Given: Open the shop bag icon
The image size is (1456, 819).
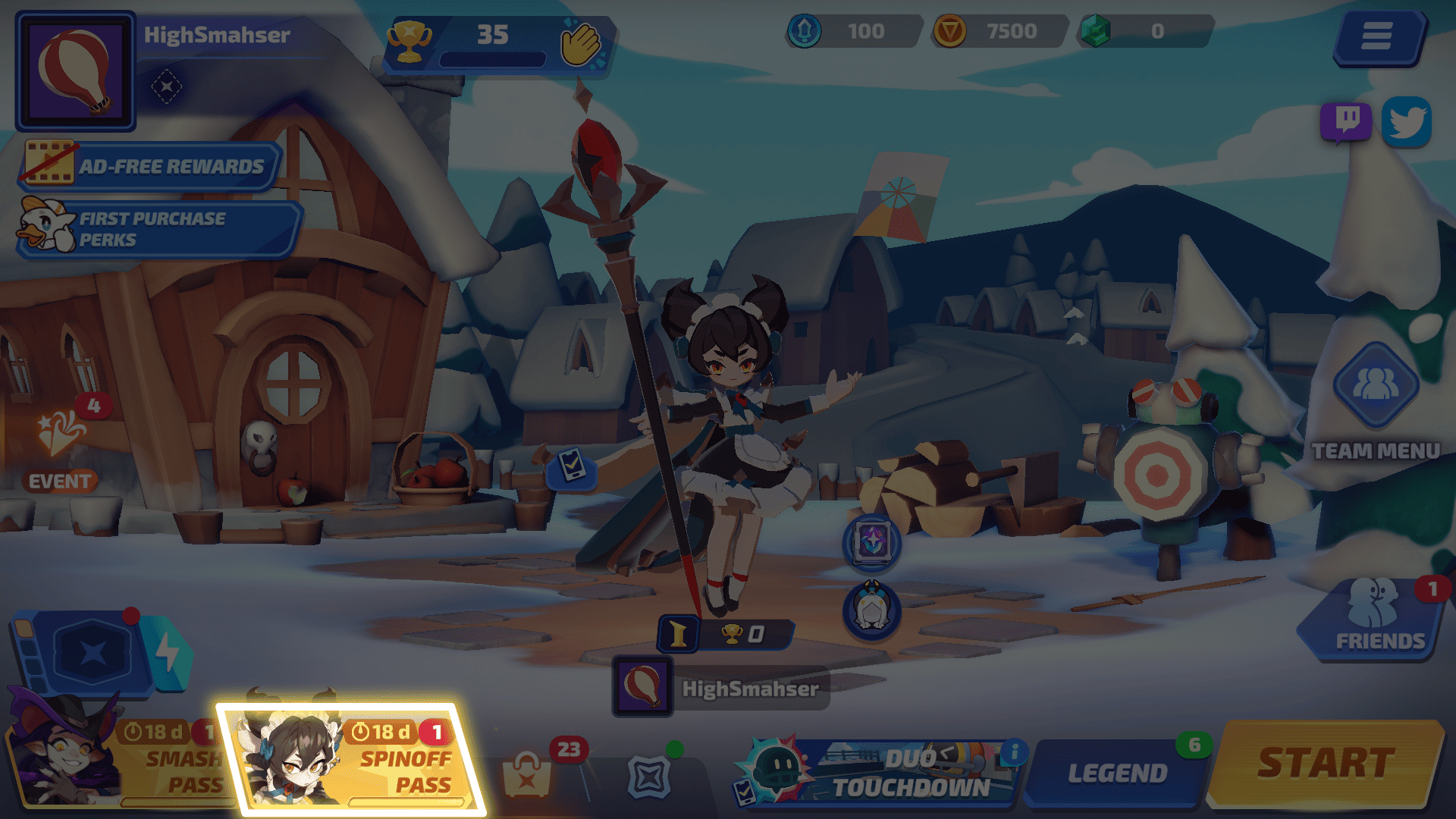Looking at the screenshot, I should pyautogui.click(x=527, y=775).
